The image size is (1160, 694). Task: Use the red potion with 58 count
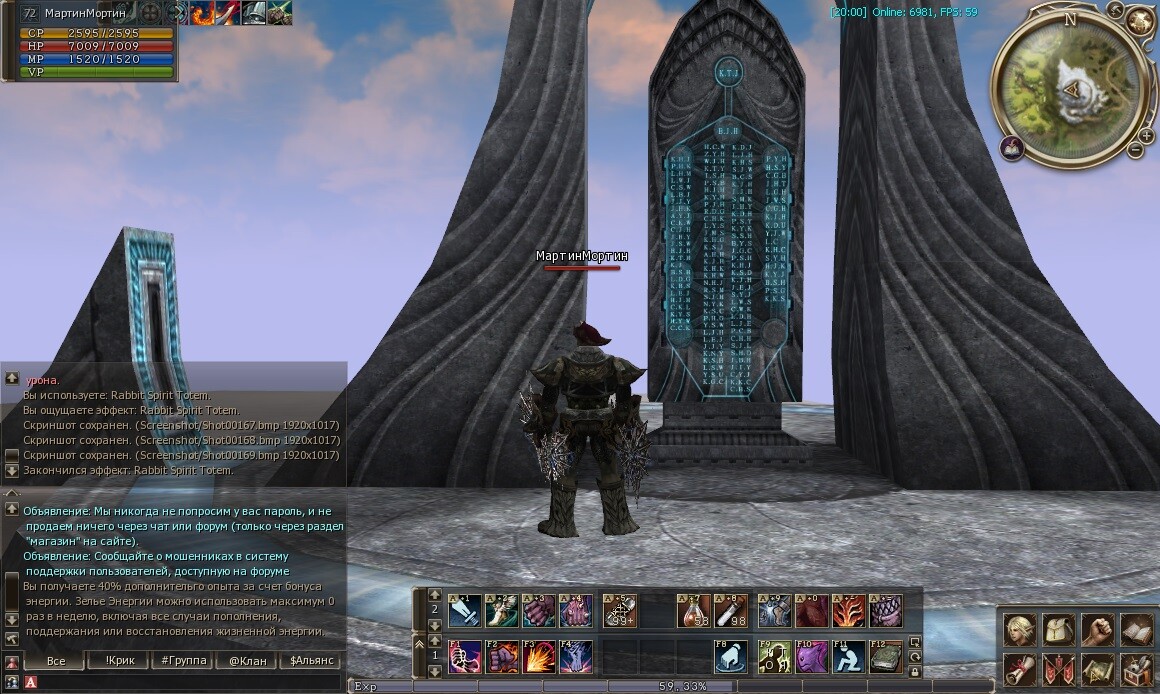point(695,610)
